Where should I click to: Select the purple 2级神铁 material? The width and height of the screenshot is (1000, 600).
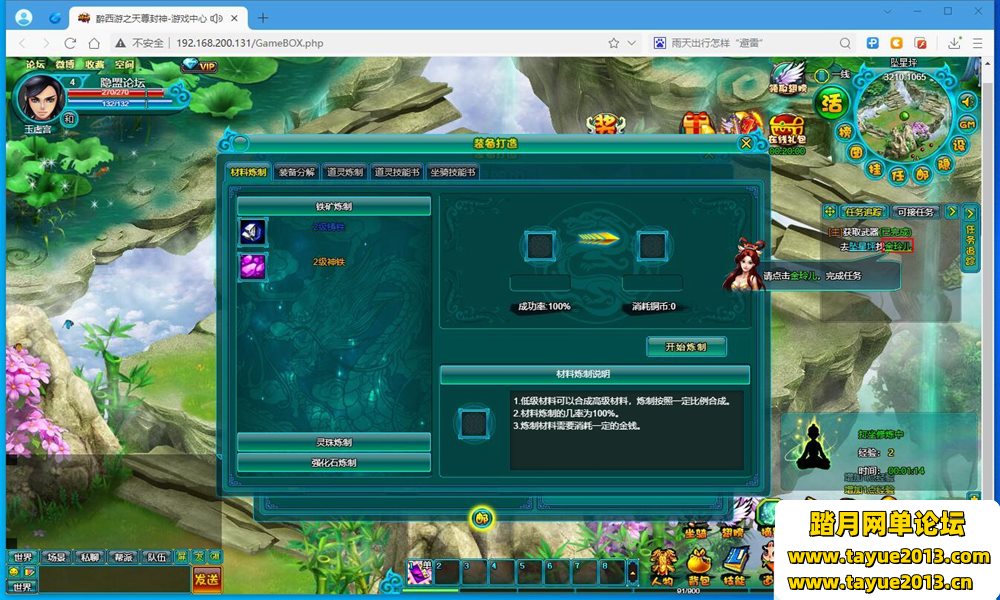[x=250, y=265]
